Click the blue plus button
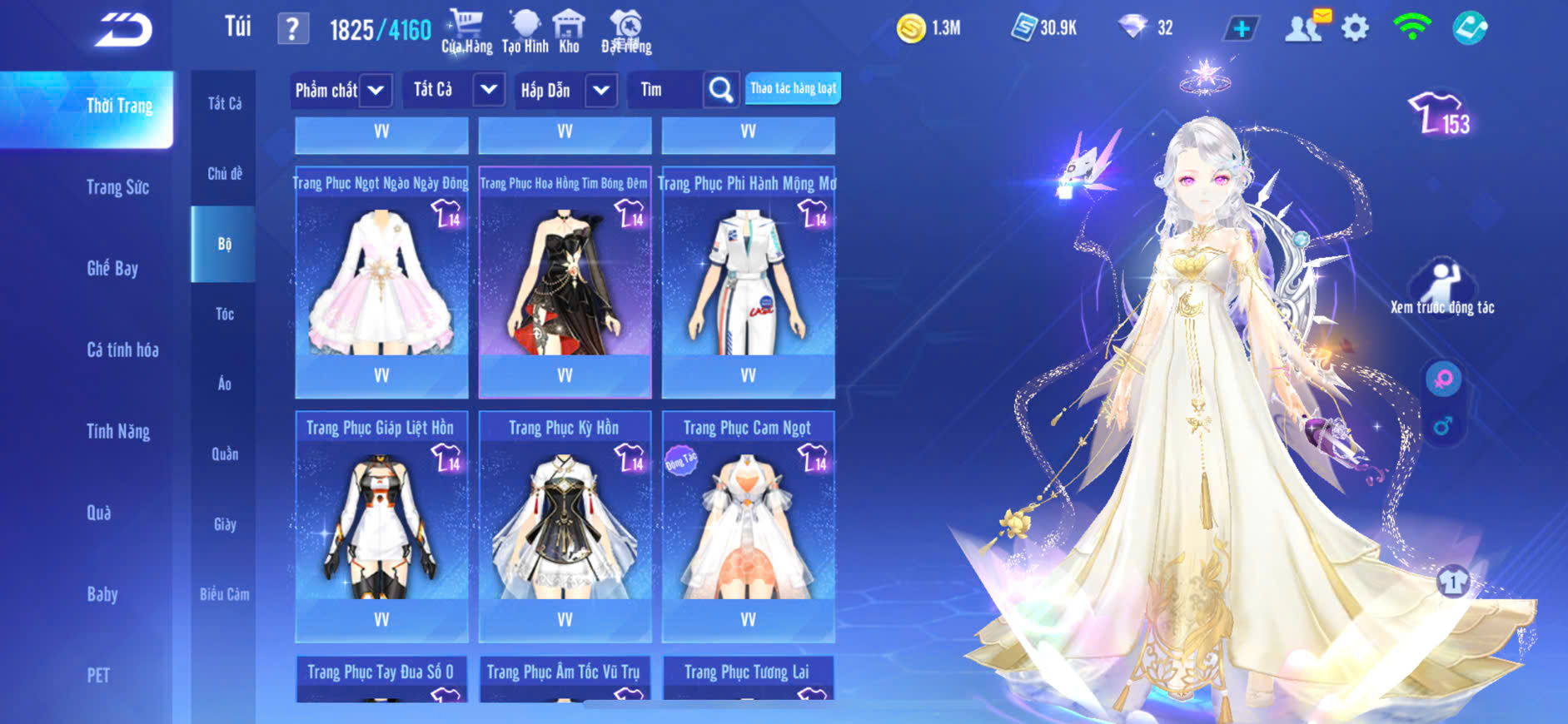Screen dimensions: 1568x724 click(x=1241, y=28)
